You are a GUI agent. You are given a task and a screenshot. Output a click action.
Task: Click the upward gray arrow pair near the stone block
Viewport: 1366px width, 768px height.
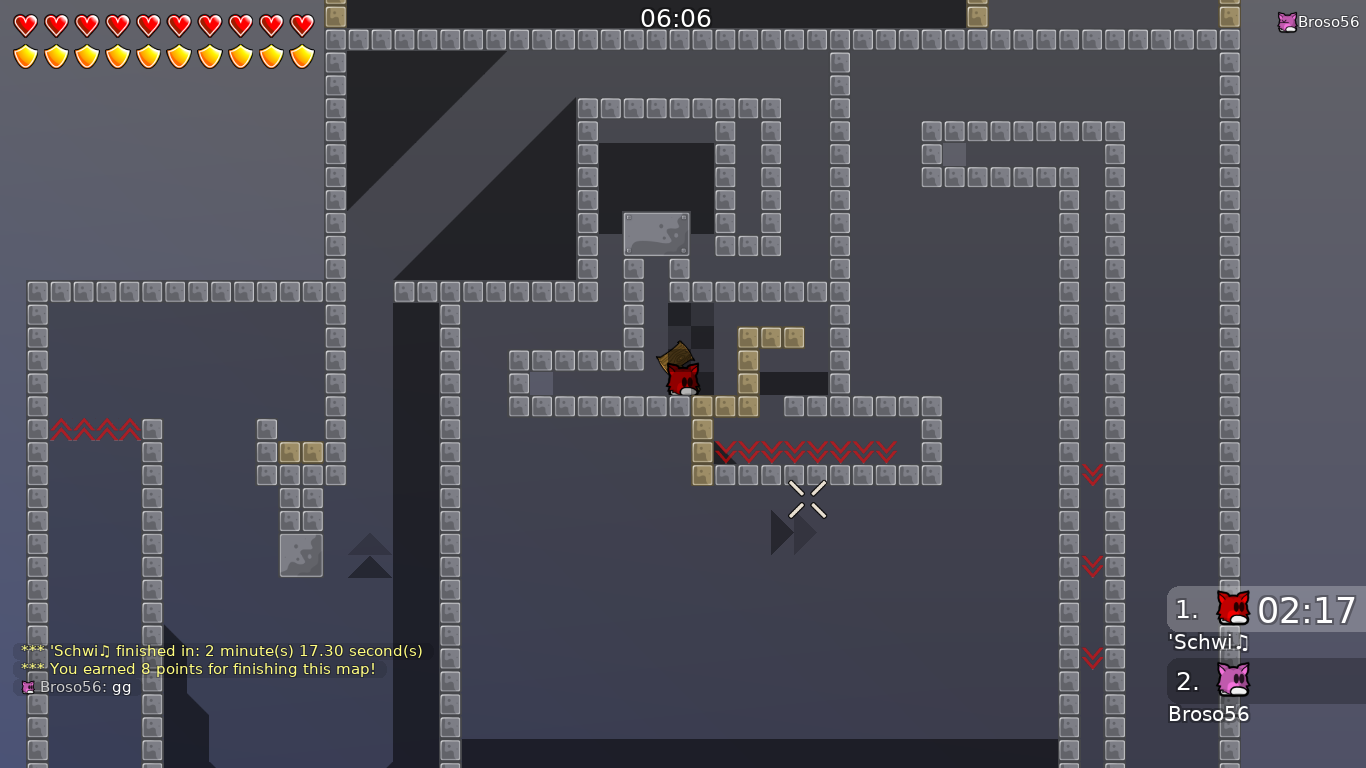click(369, 556)
